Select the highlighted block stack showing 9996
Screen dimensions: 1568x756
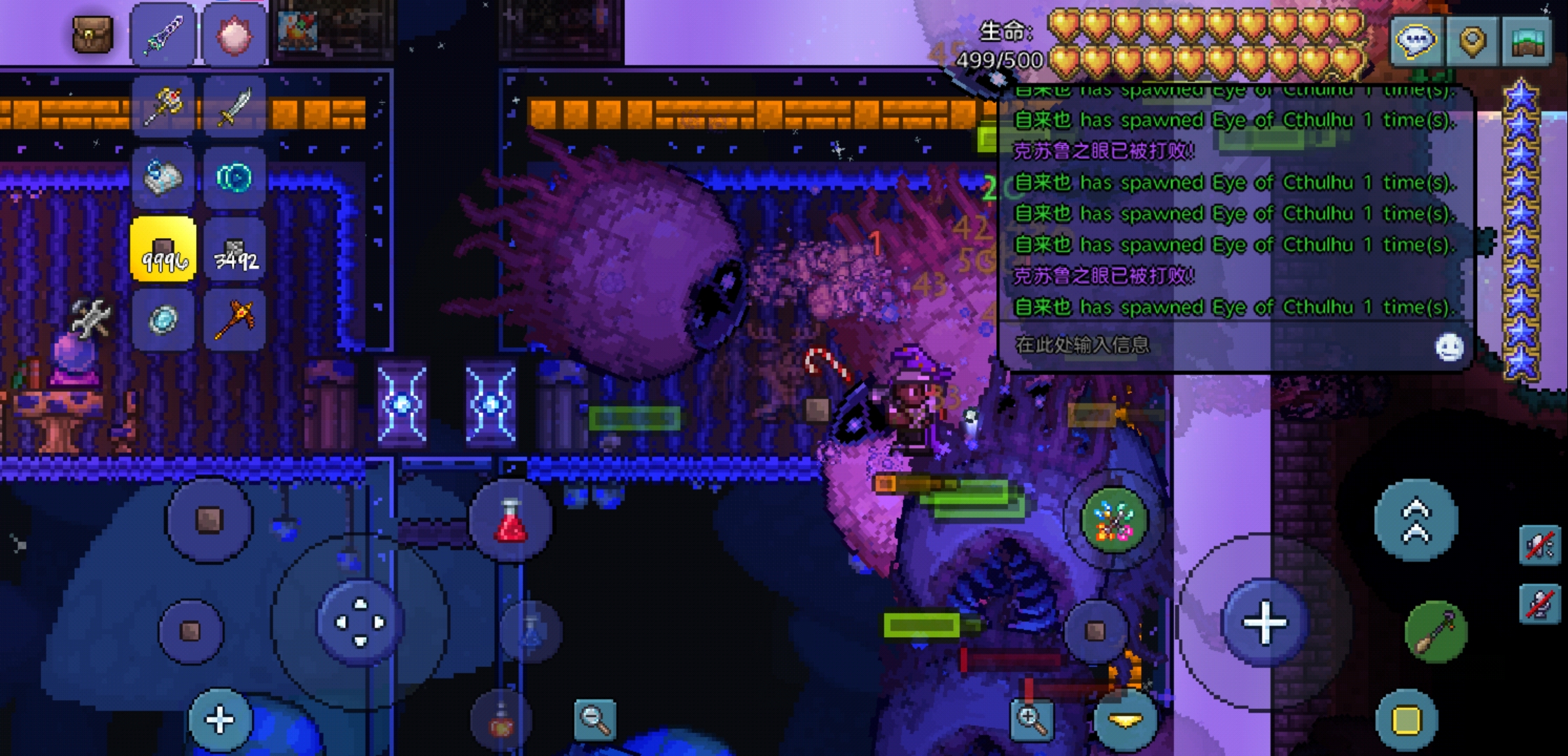click(163, 249)
